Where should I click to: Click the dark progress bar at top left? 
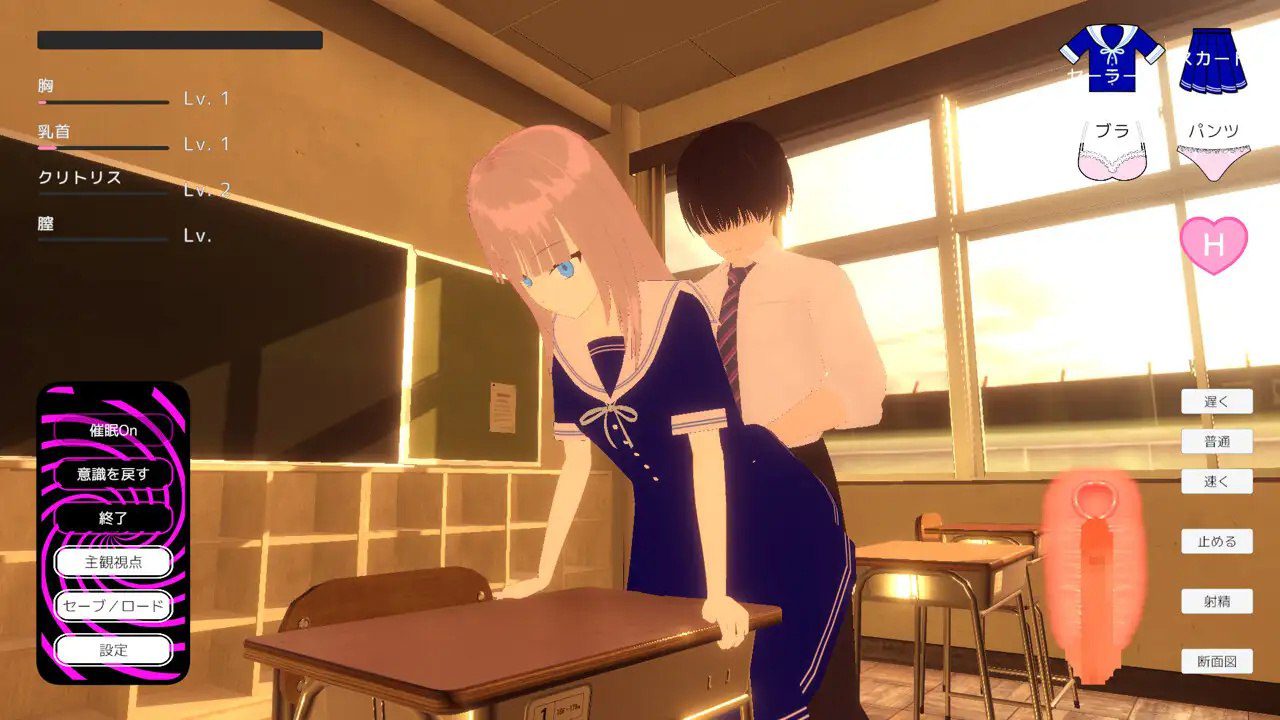[x=178, y=42]
